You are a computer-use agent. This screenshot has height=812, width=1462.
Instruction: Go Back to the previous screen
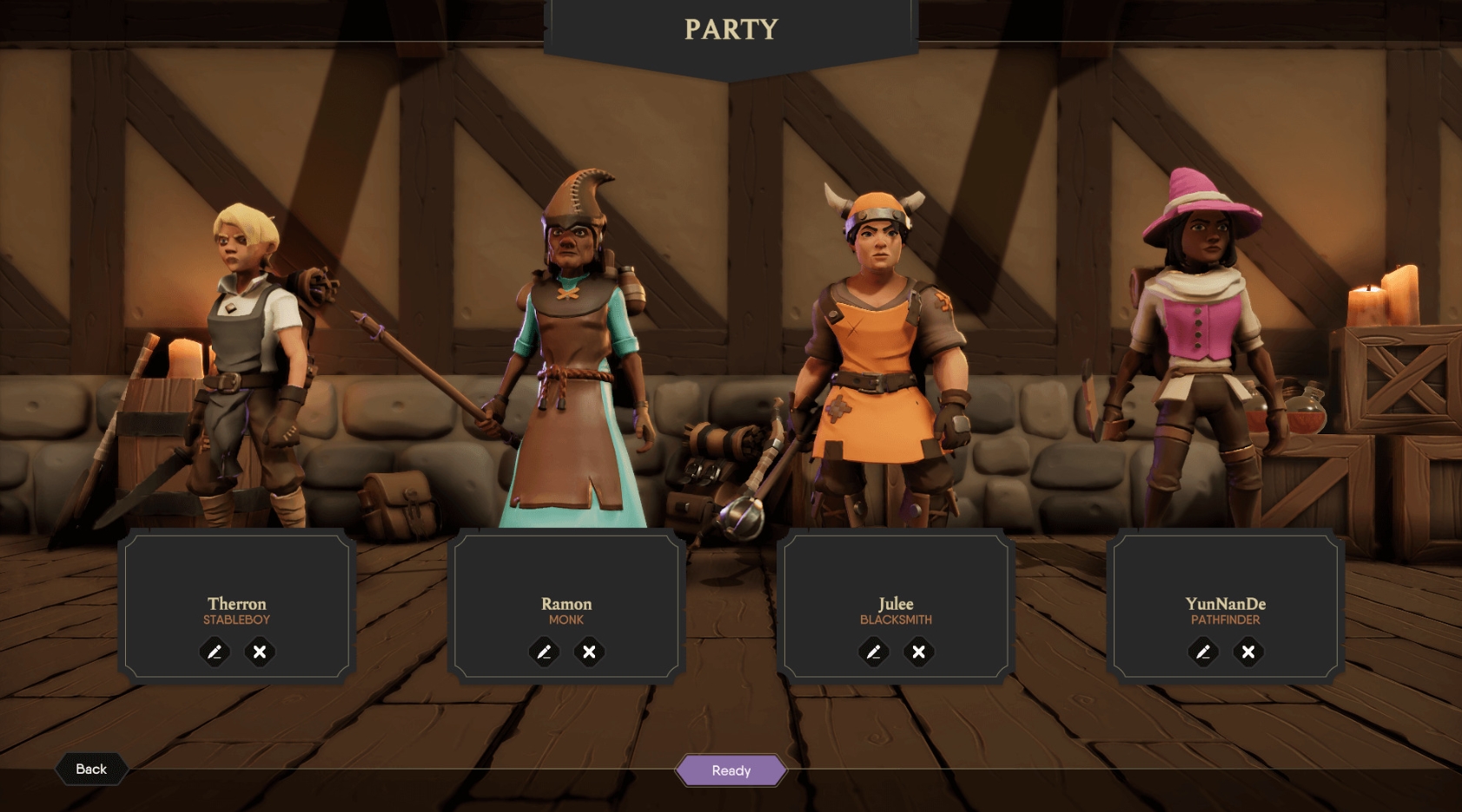pos(91,769)
